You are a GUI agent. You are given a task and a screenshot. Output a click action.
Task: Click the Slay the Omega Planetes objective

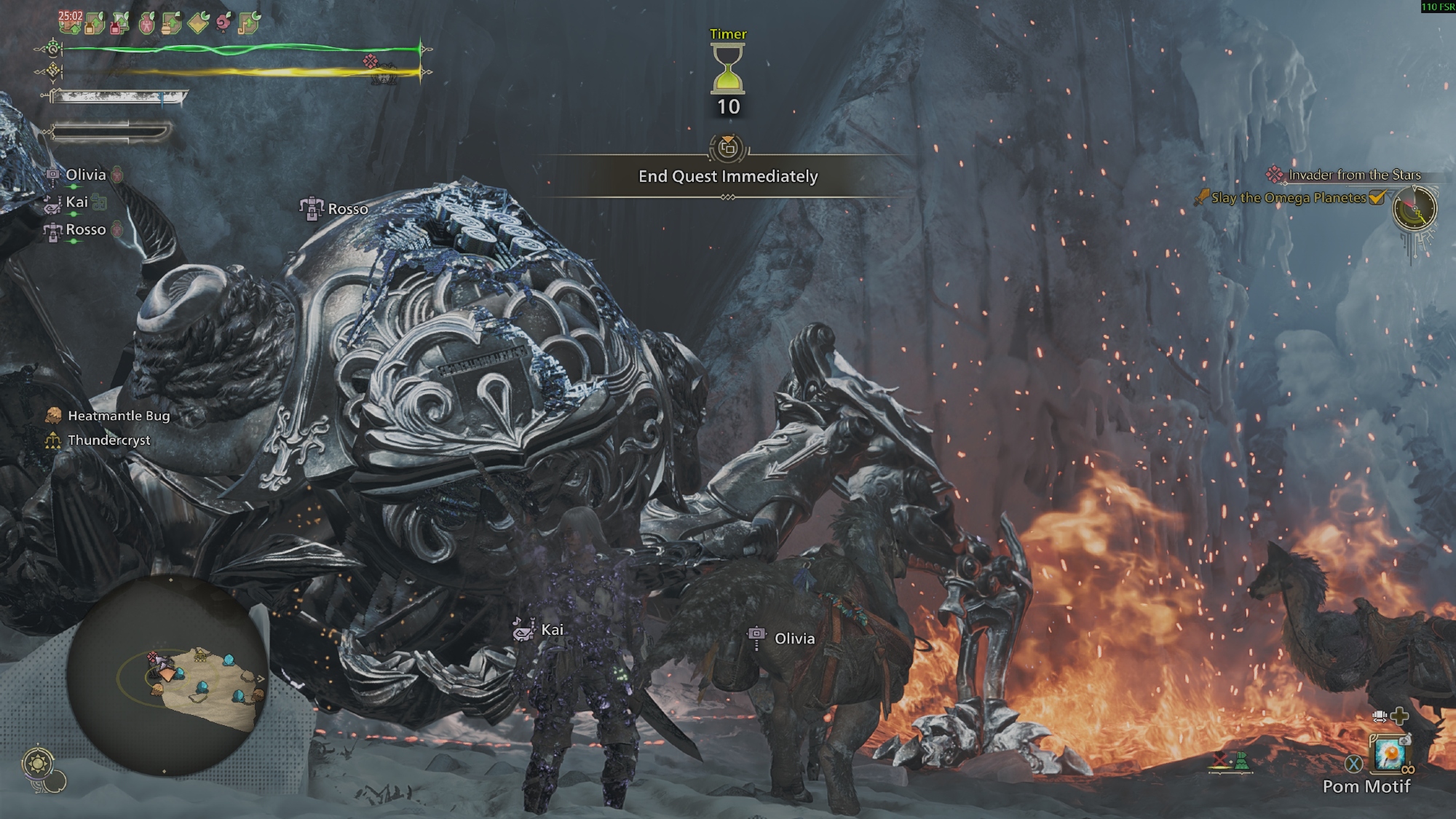tap(1288, 198)
